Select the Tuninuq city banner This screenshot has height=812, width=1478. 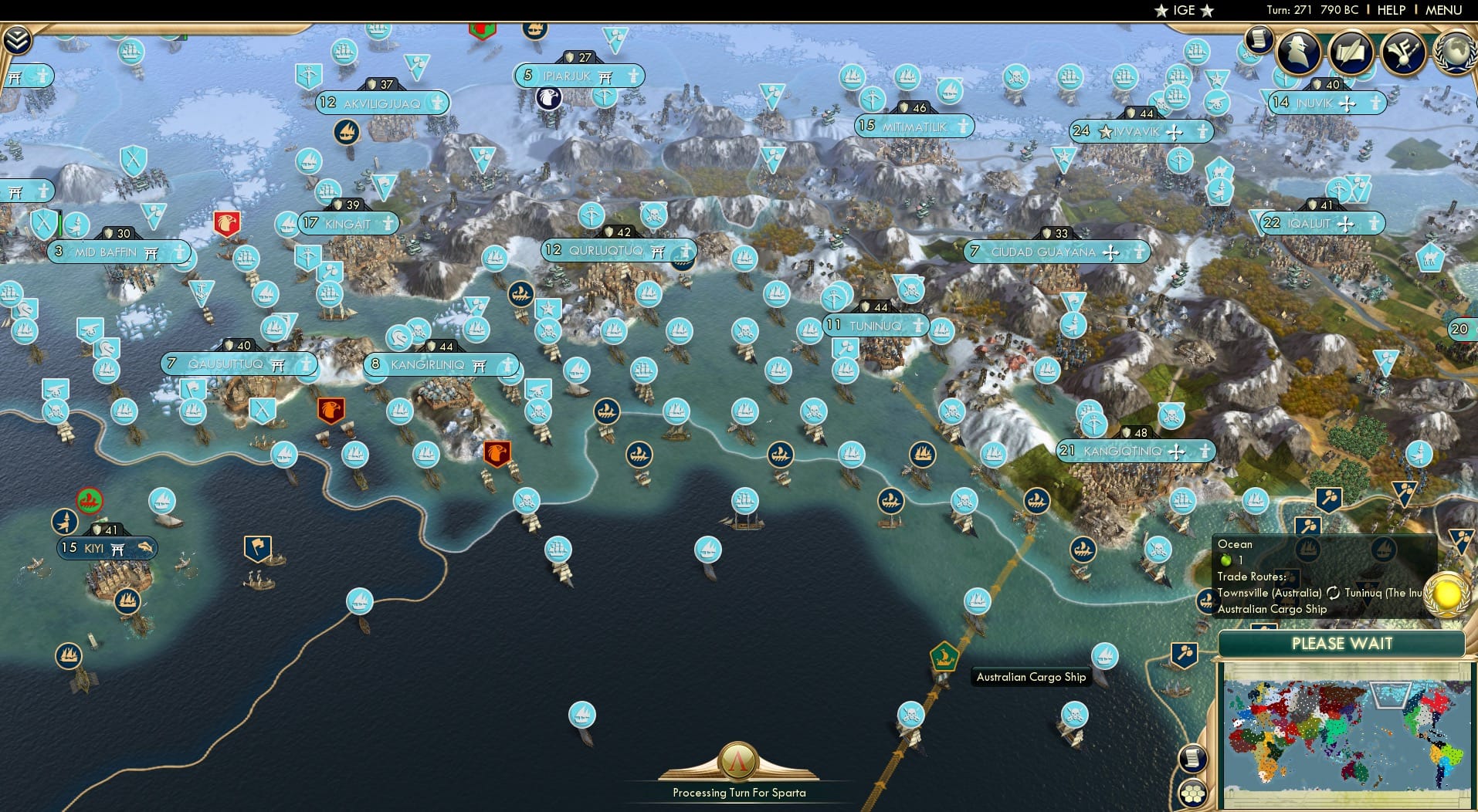pyautogui.click(x=878, y=325)
